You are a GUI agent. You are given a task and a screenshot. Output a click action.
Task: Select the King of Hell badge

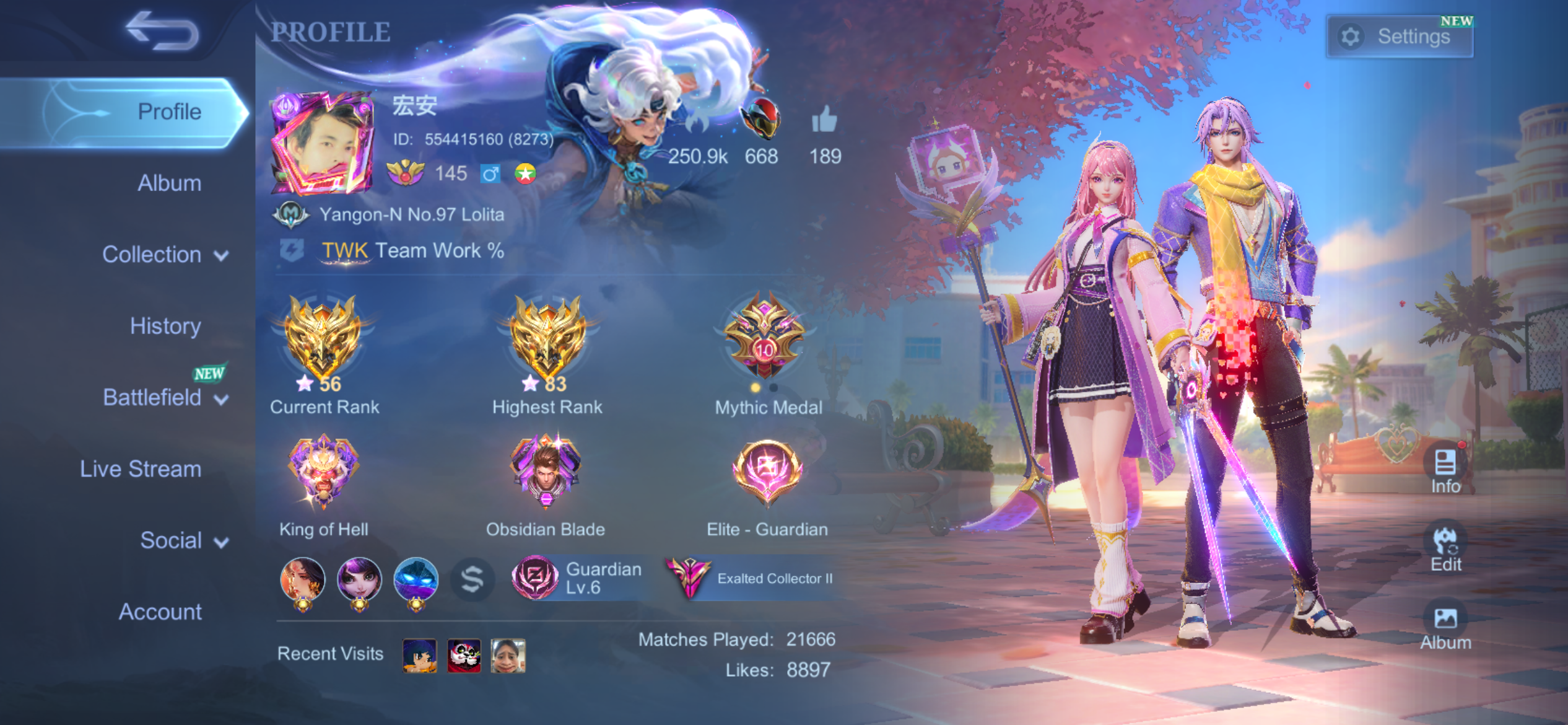[x=323, y=471]
